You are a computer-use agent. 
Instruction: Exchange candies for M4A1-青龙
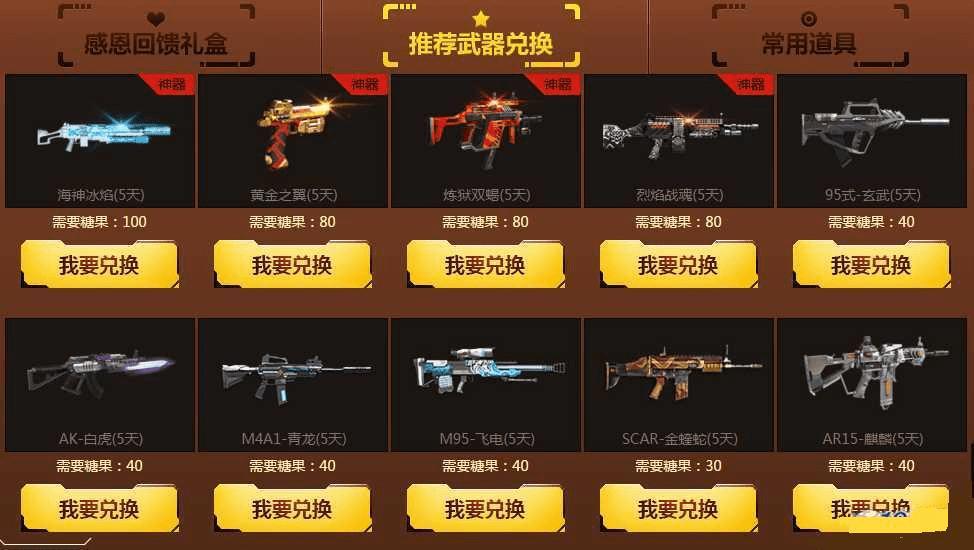pyautogui.click(x=292, y=509)
